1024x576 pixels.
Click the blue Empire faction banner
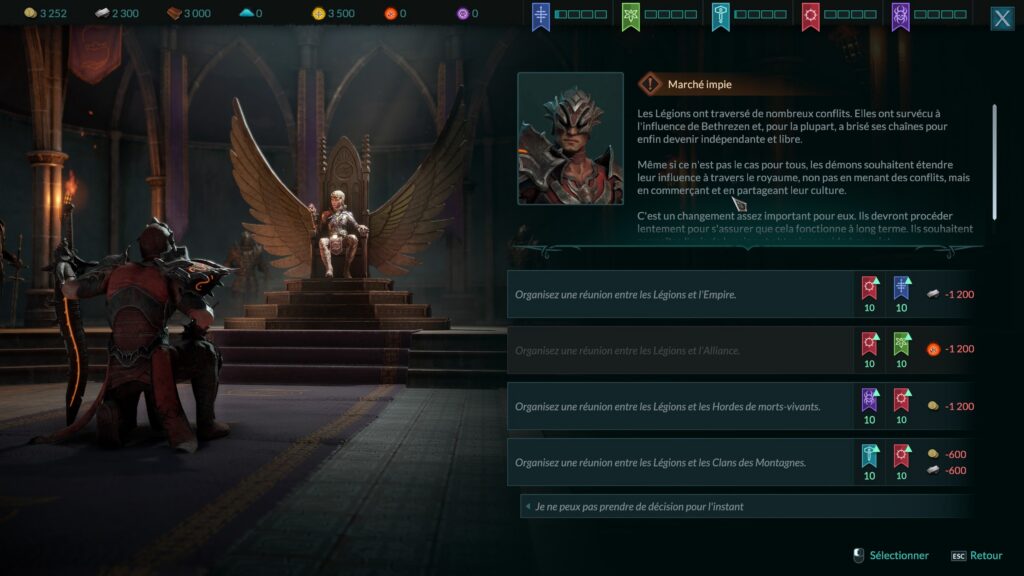(541, 16)
